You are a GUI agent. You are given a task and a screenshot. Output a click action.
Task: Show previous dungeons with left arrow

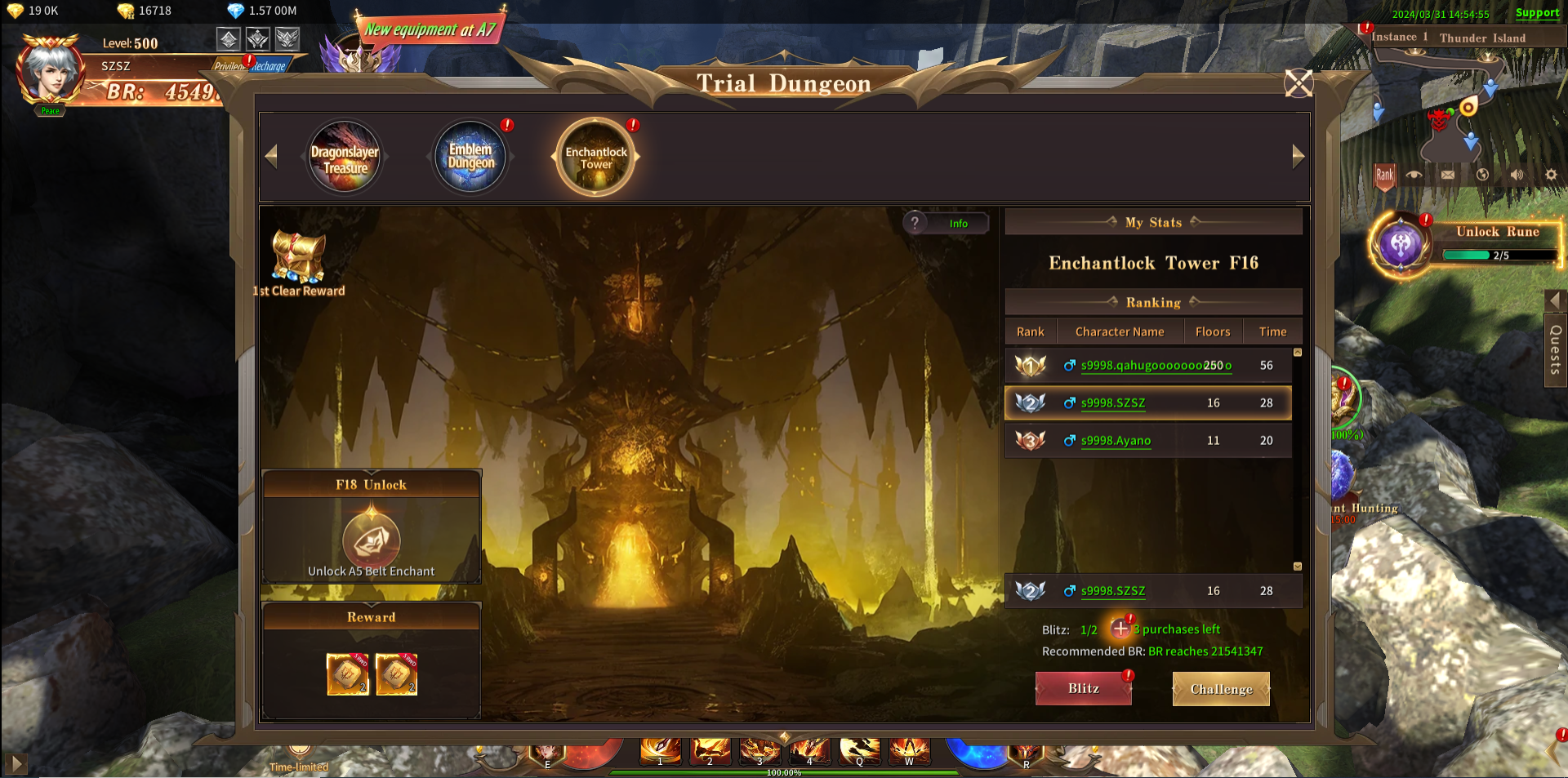point(272,156)
